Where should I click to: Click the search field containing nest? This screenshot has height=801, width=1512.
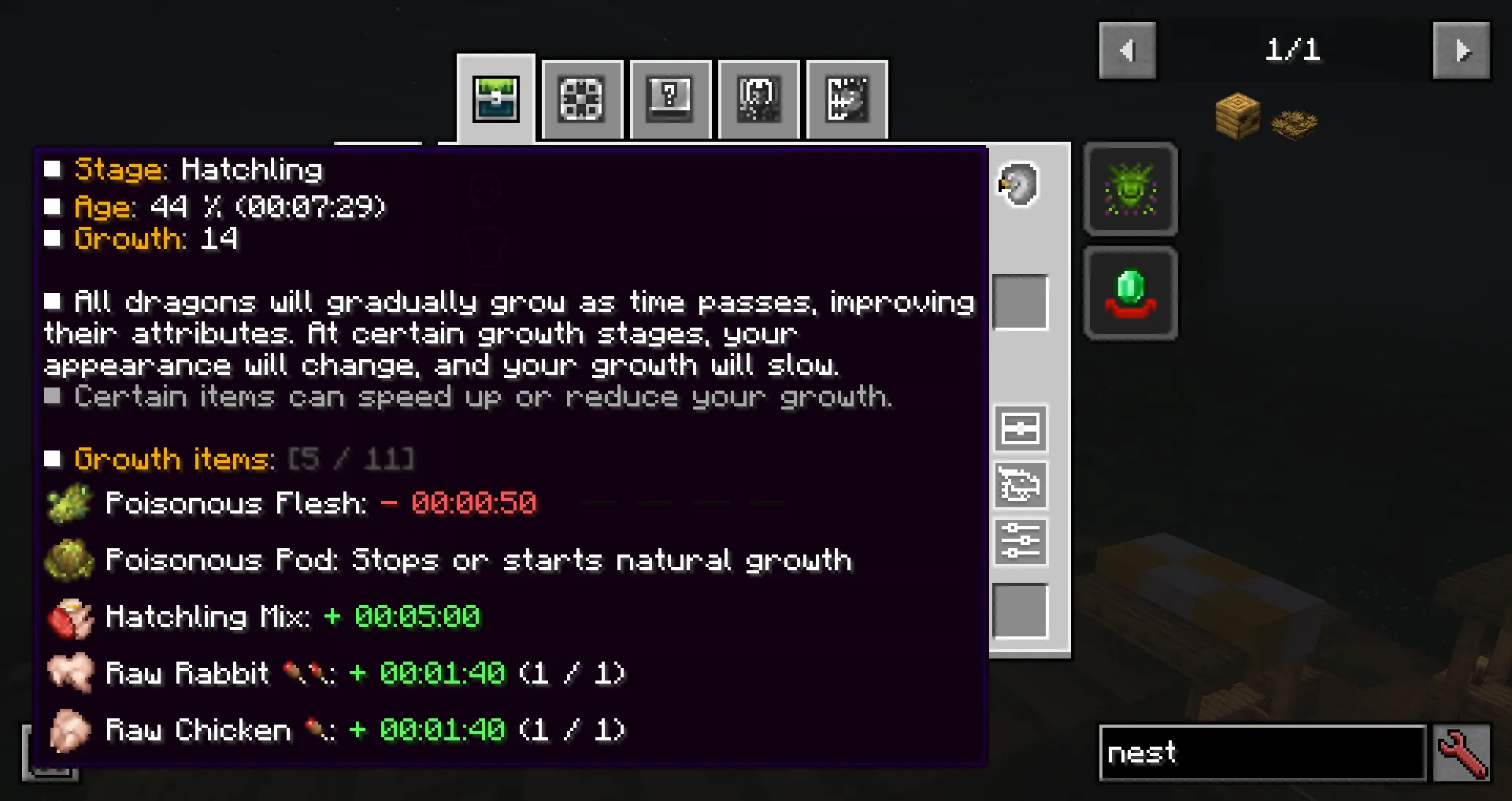pos(1260,753)
